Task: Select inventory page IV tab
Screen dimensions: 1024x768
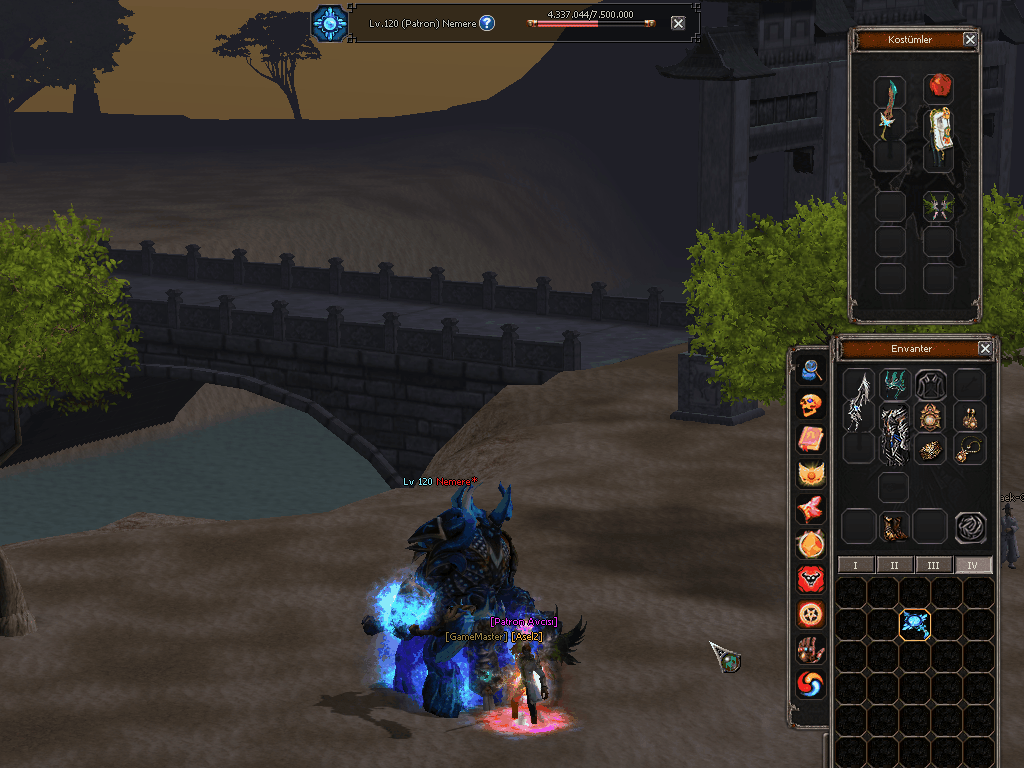Action: click(973, 565)
